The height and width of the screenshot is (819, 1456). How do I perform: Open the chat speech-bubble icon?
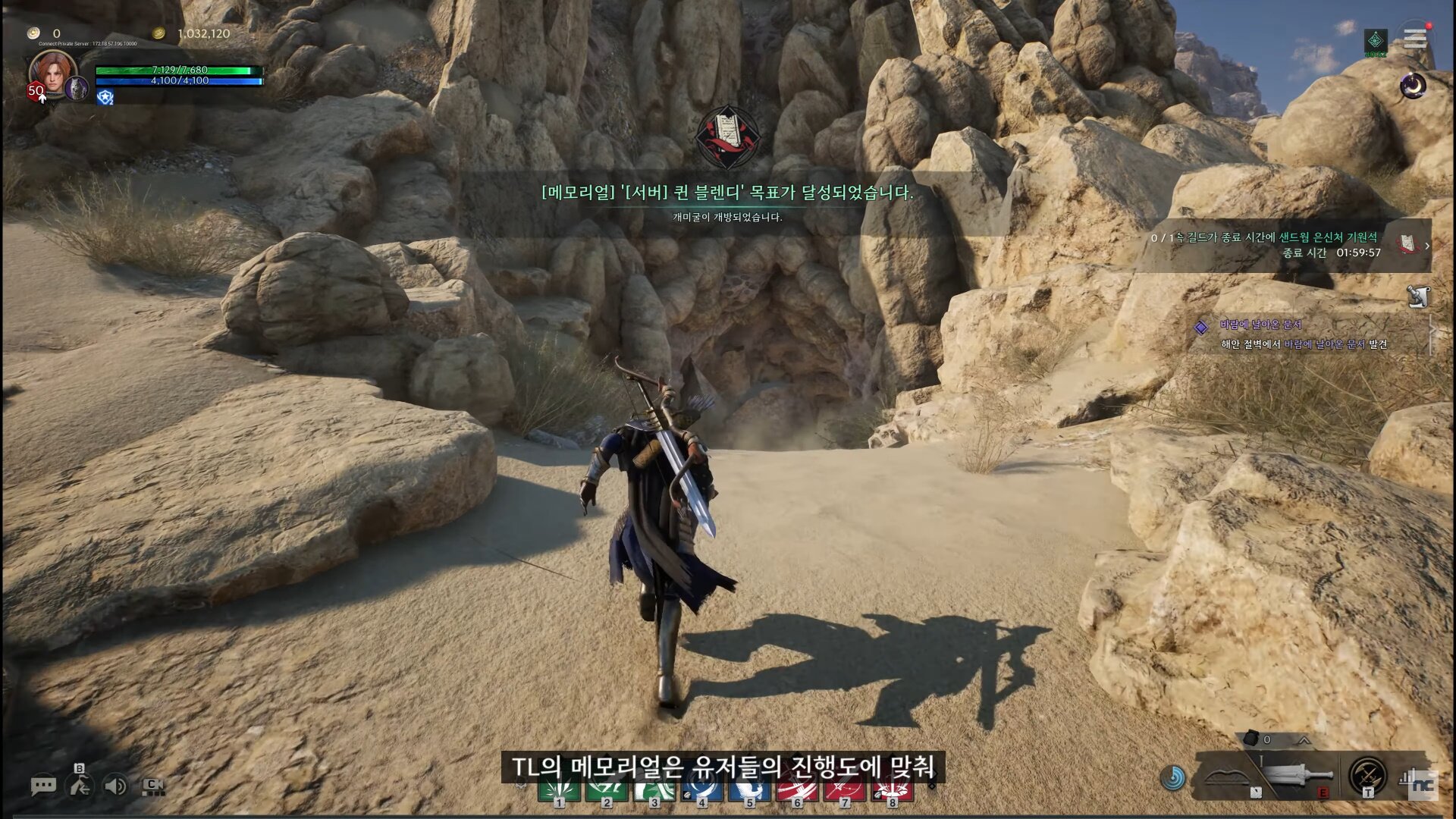tap(43, 786)
